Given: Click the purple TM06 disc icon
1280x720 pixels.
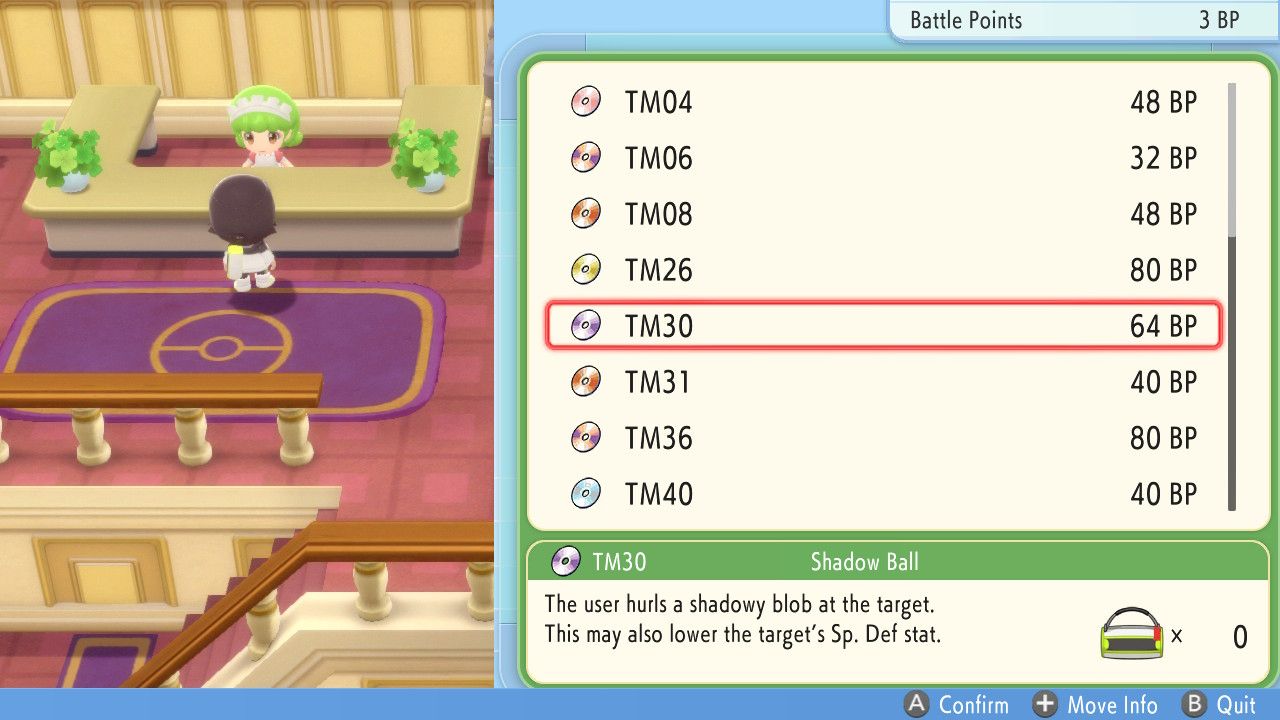Looking at the screenshot, I should pyautogui.click(x=585, y=157).
